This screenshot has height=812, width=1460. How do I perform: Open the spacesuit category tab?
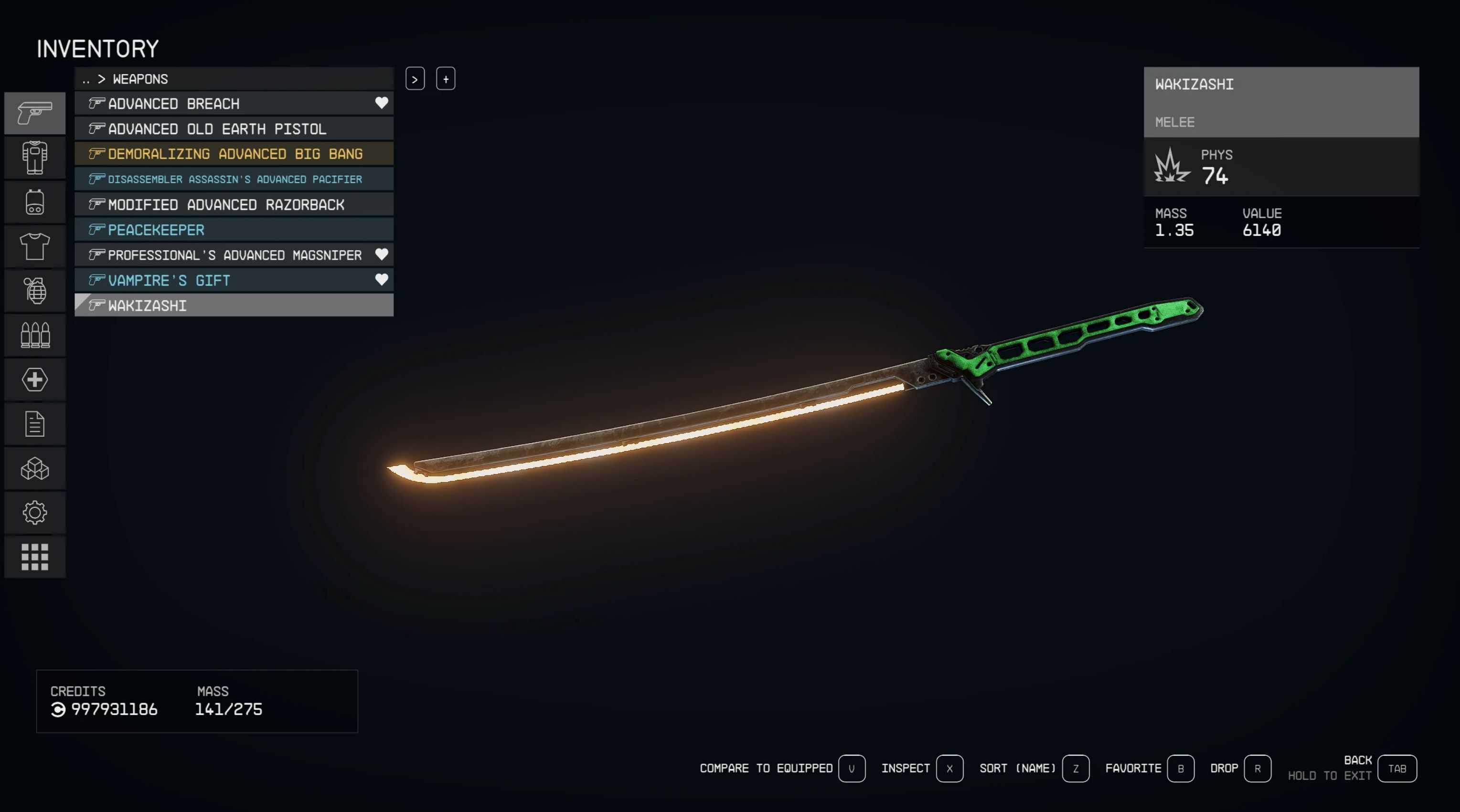34,158
